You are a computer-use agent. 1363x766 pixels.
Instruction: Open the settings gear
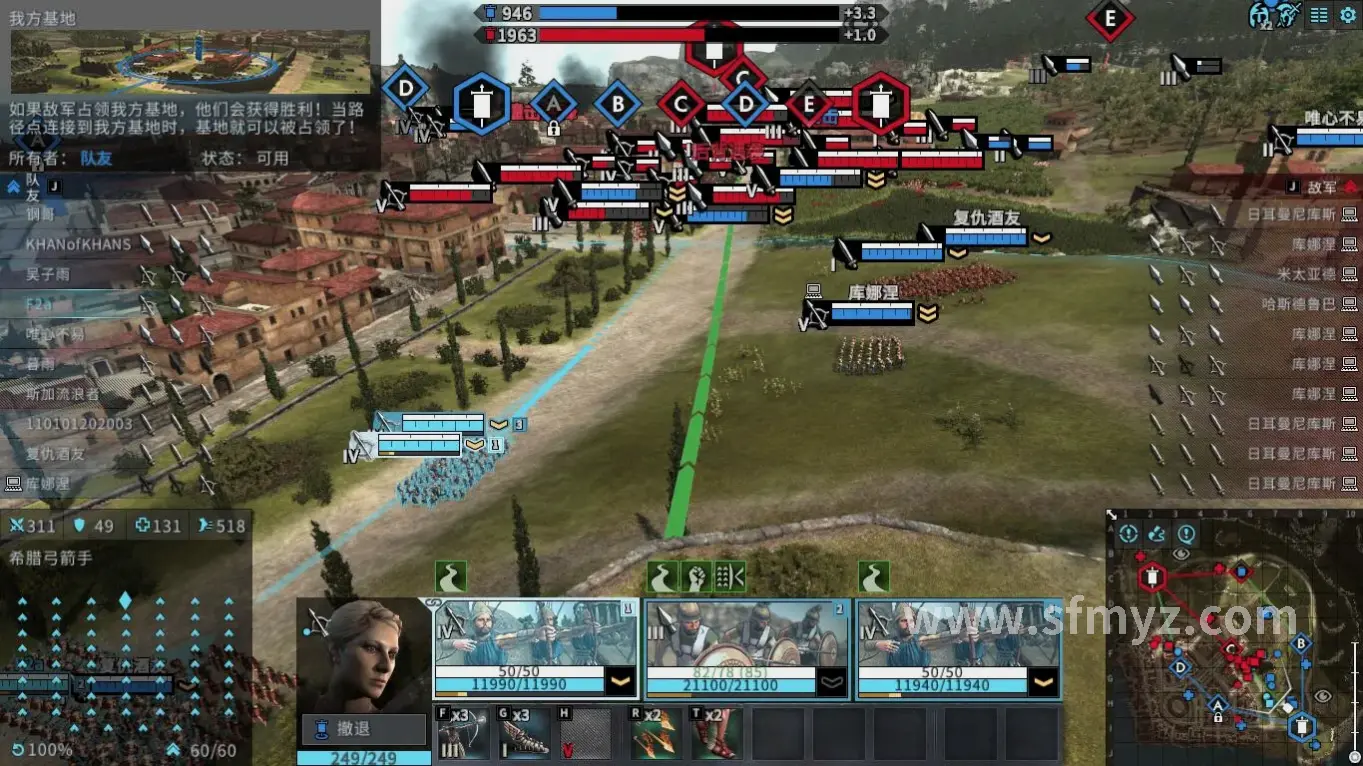tap(1347, 15)
